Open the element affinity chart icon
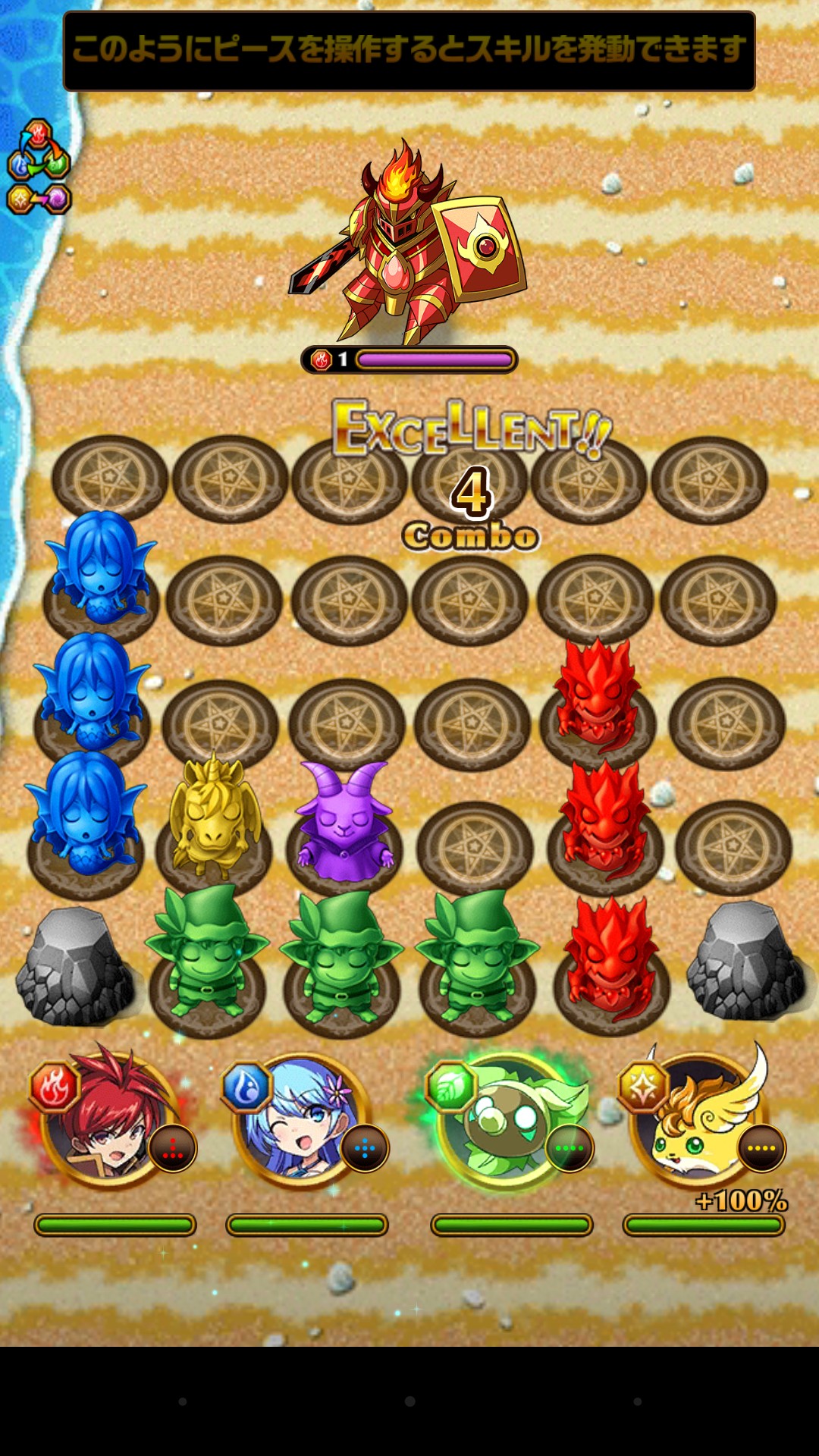 point(39,167)
